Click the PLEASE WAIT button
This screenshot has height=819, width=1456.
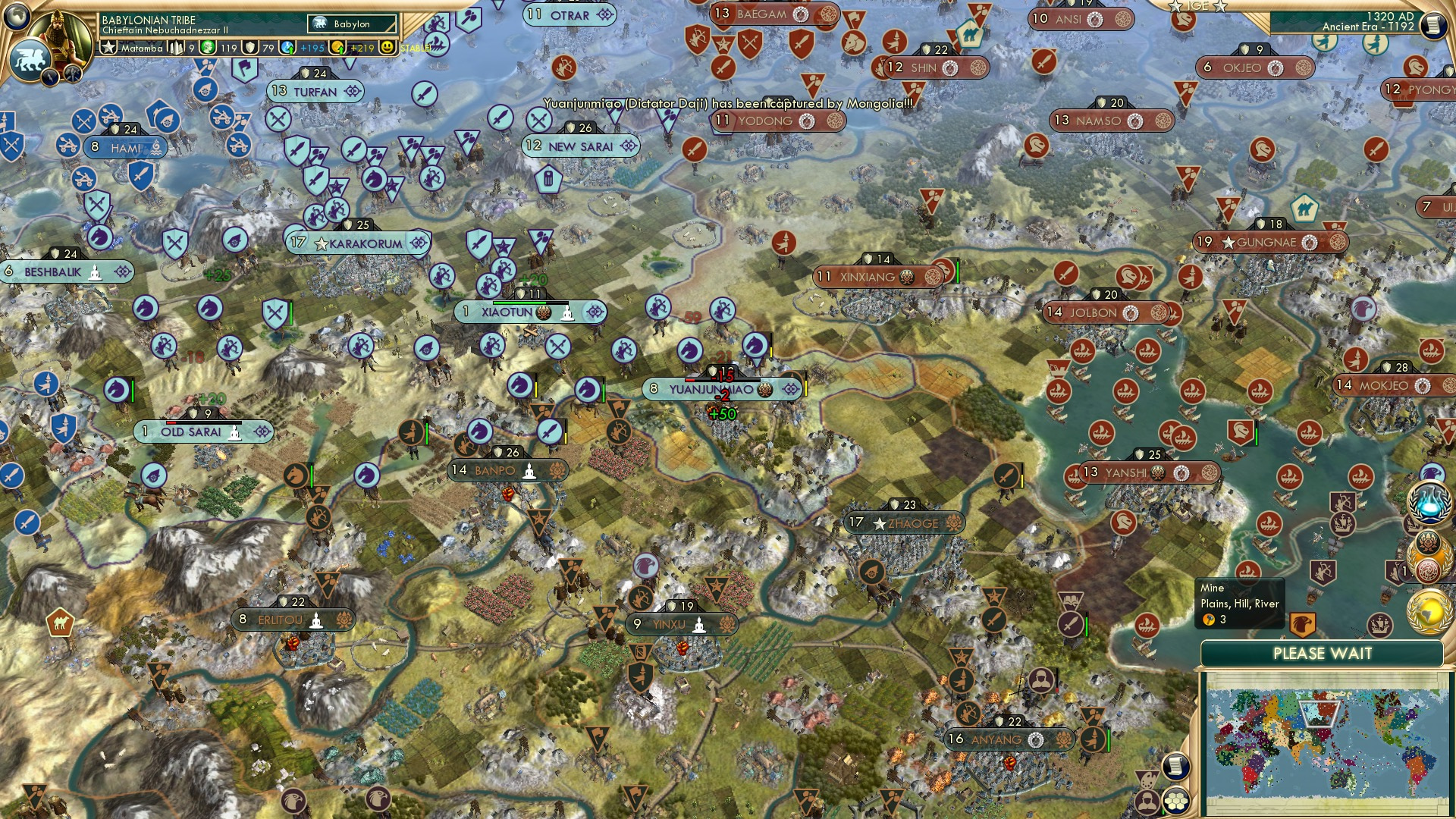(x=1323, y=652)
